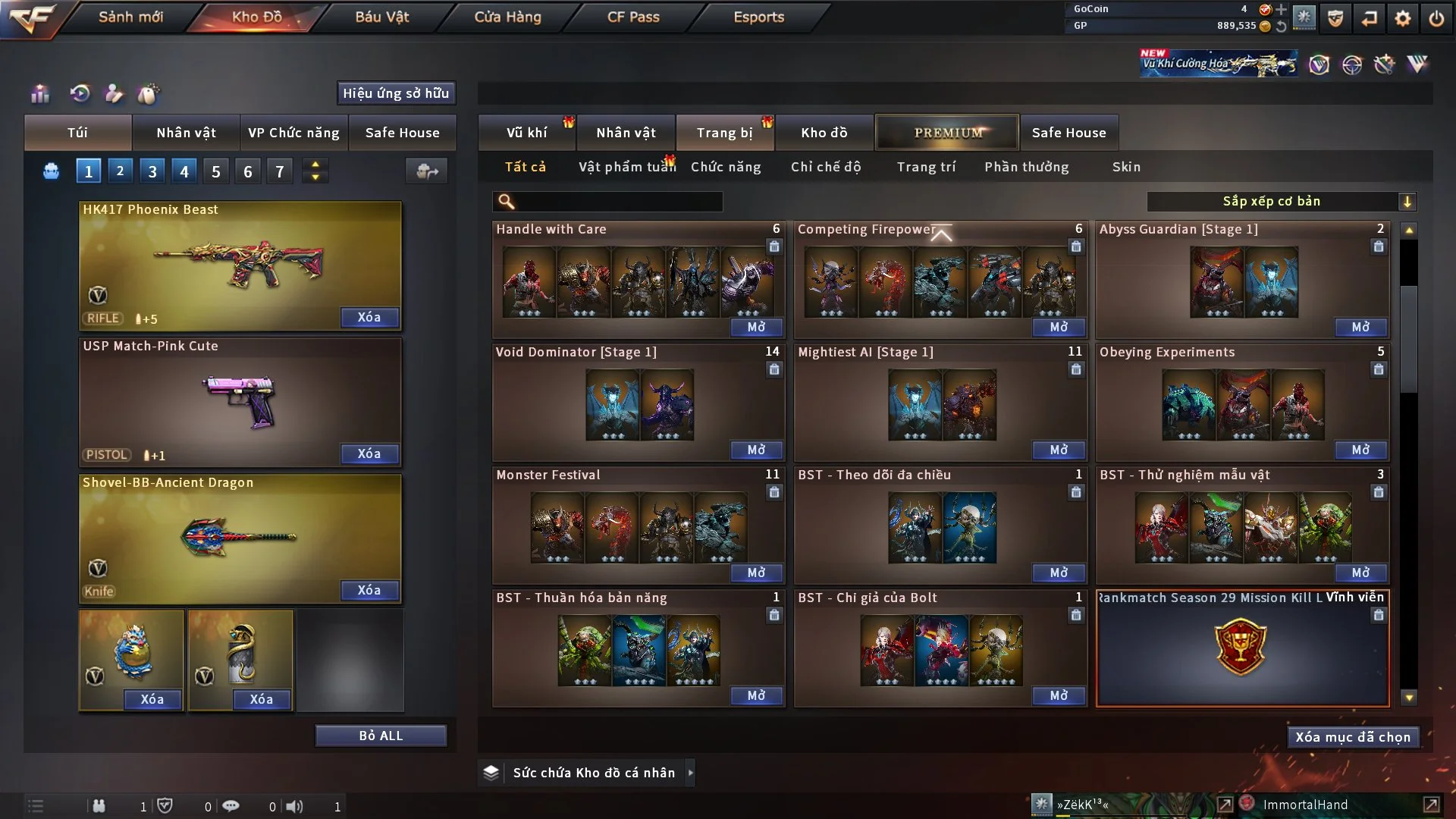The height and width of the screenshot is (819, 1456).
Task: Select the Rankmatch Season 29 Mission item
Action: (x=1242, y=648)
